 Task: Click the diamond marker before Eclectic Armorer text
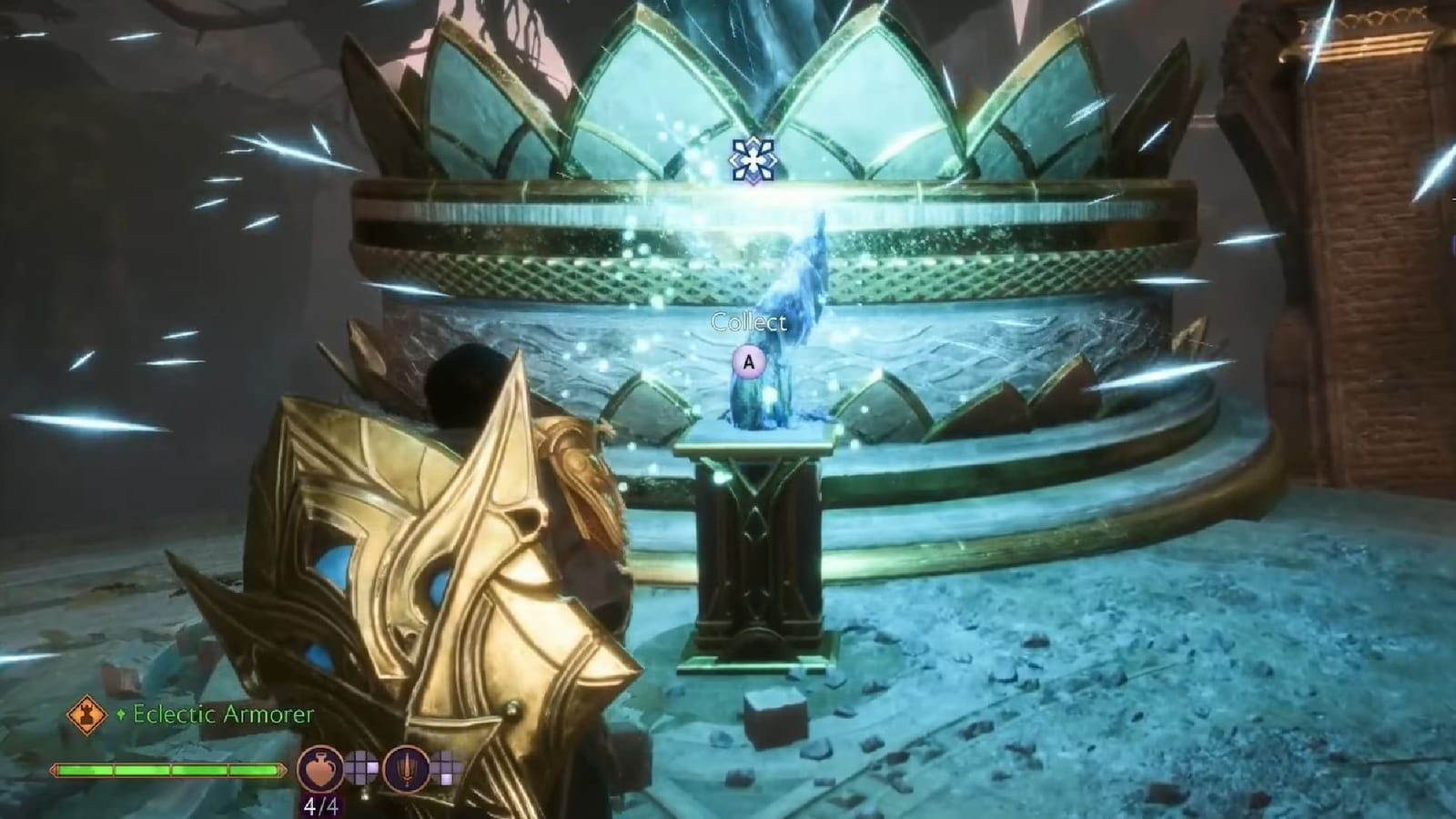click(x=121, y=713)
